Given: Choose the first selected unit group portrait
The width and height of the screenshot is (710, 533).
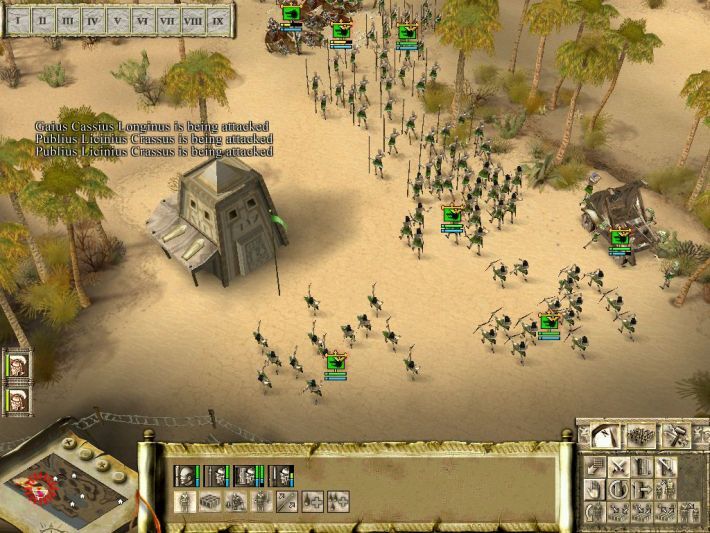Looking at the screenshot, I should [x=187, y=475].
